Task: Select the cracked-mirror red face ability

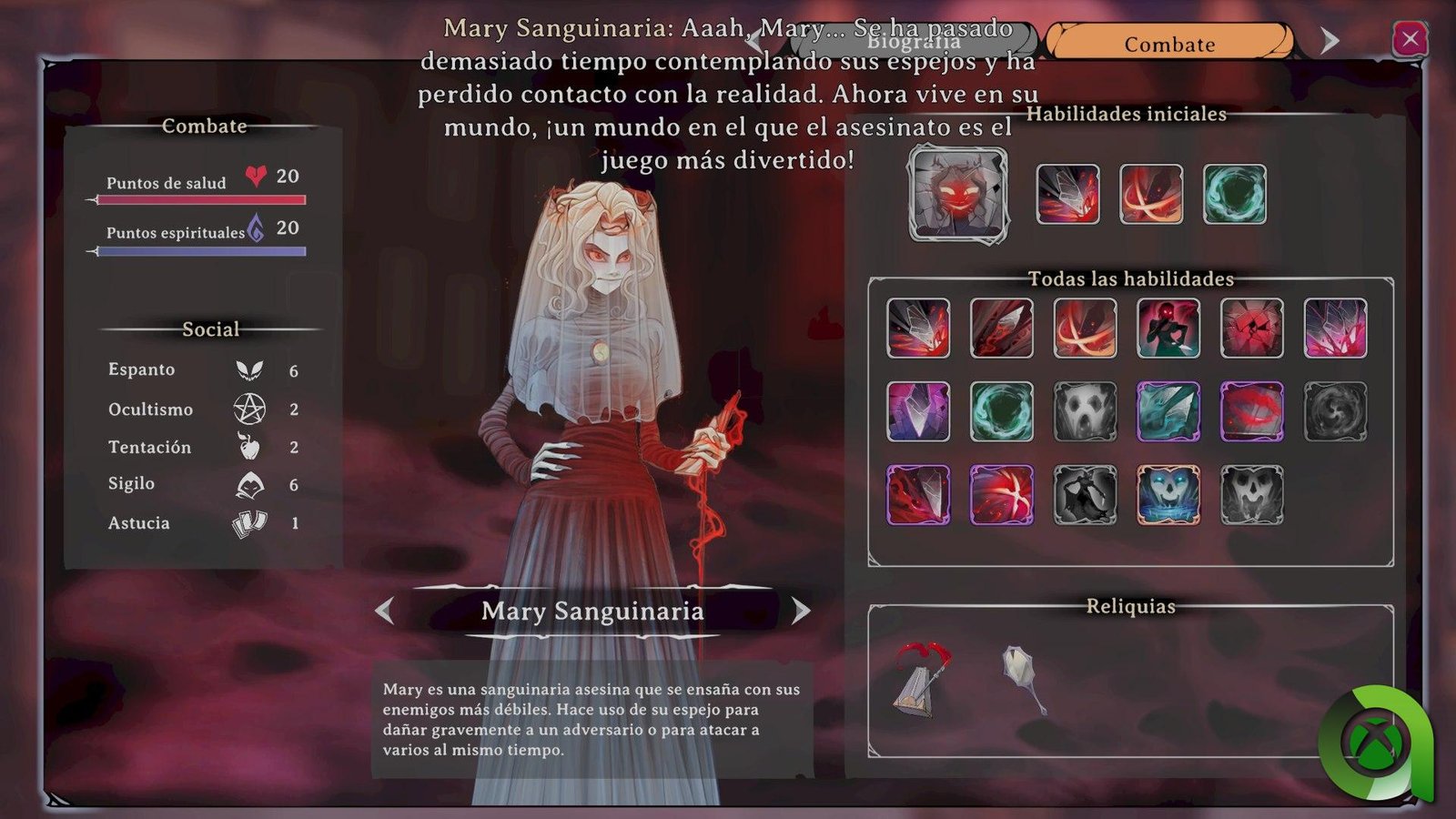Action: (x=958, y=194)
